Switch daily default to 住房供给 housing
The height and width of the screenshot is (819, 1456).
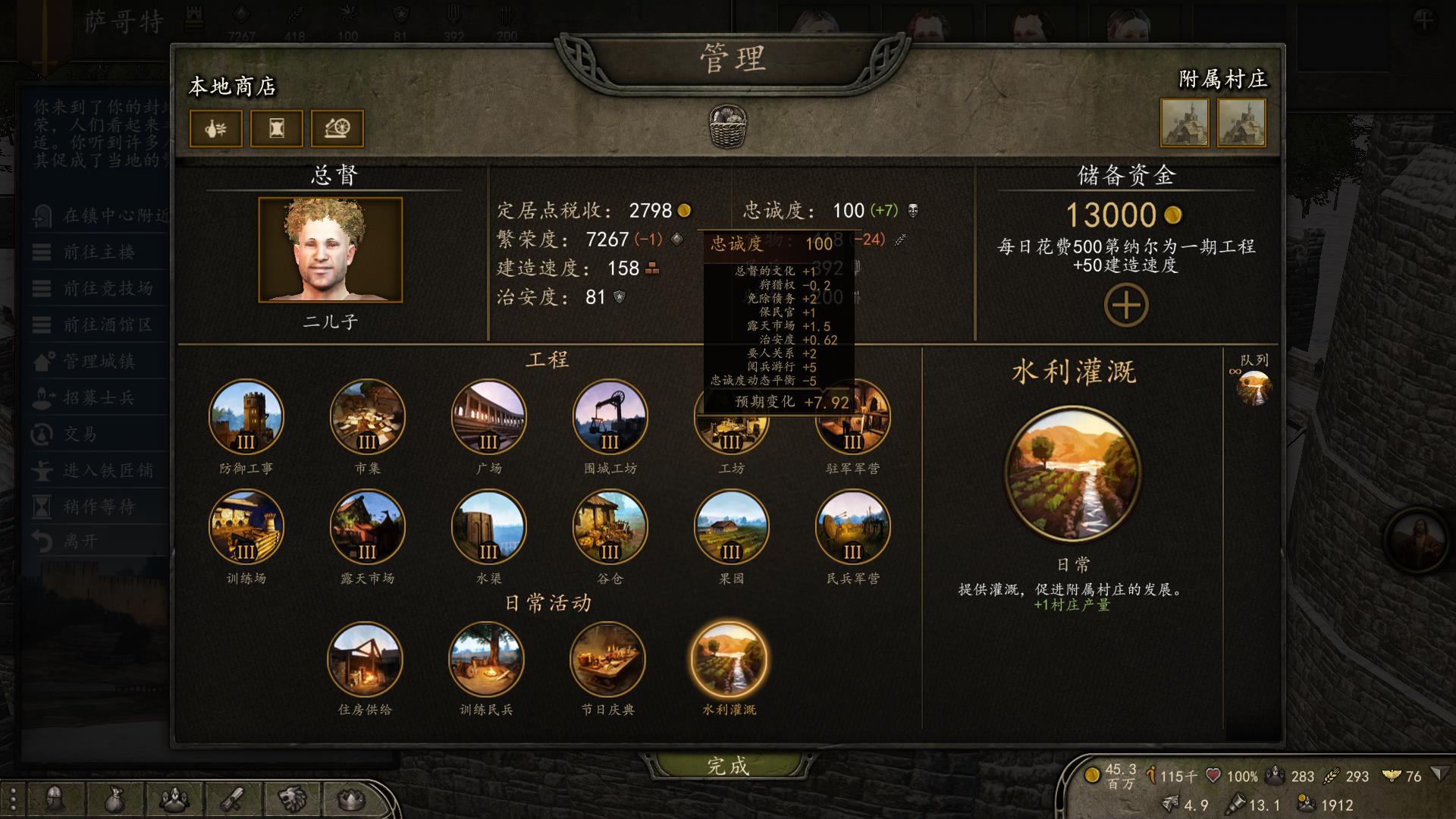tap(366, 661)
